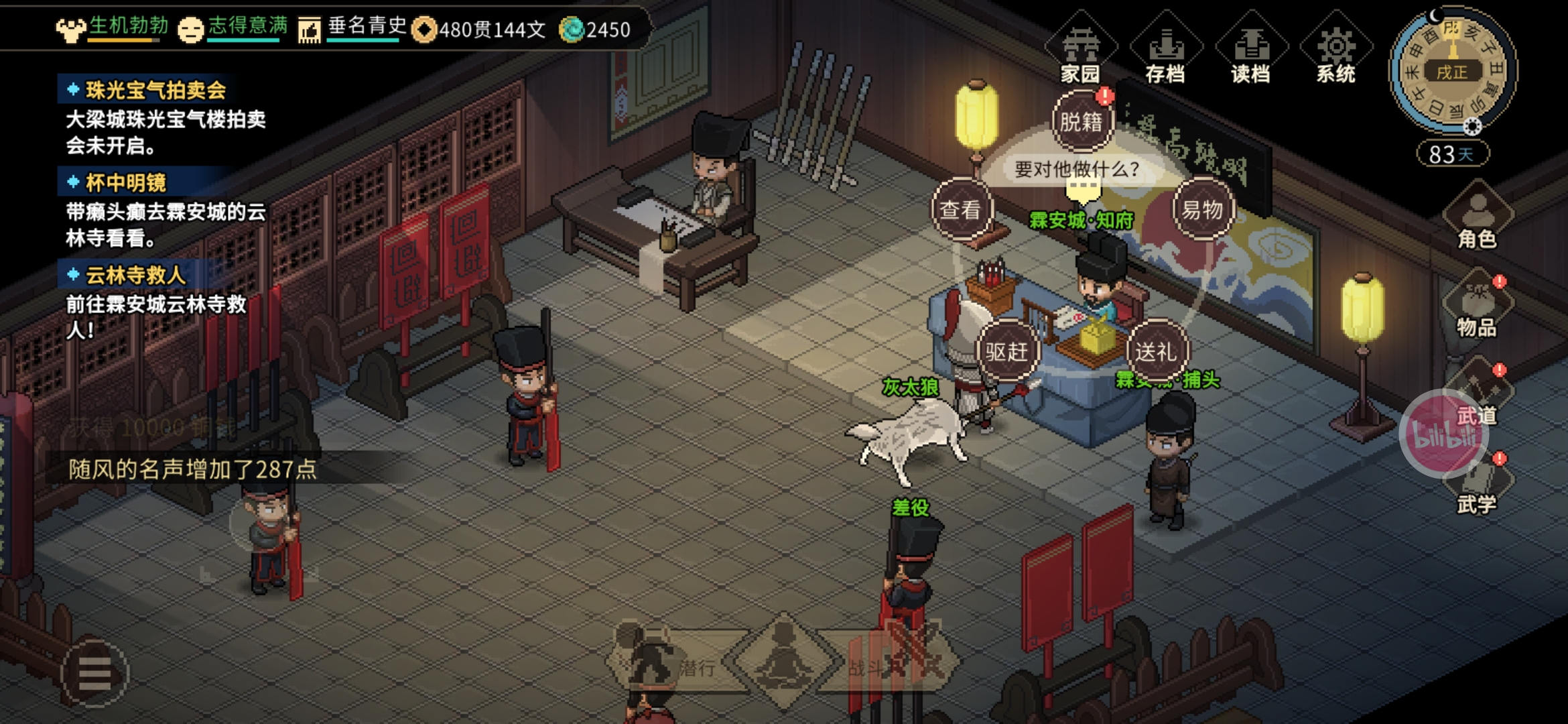
Task: Click the 存档 save game button
Action: (x=1165, y=50)
